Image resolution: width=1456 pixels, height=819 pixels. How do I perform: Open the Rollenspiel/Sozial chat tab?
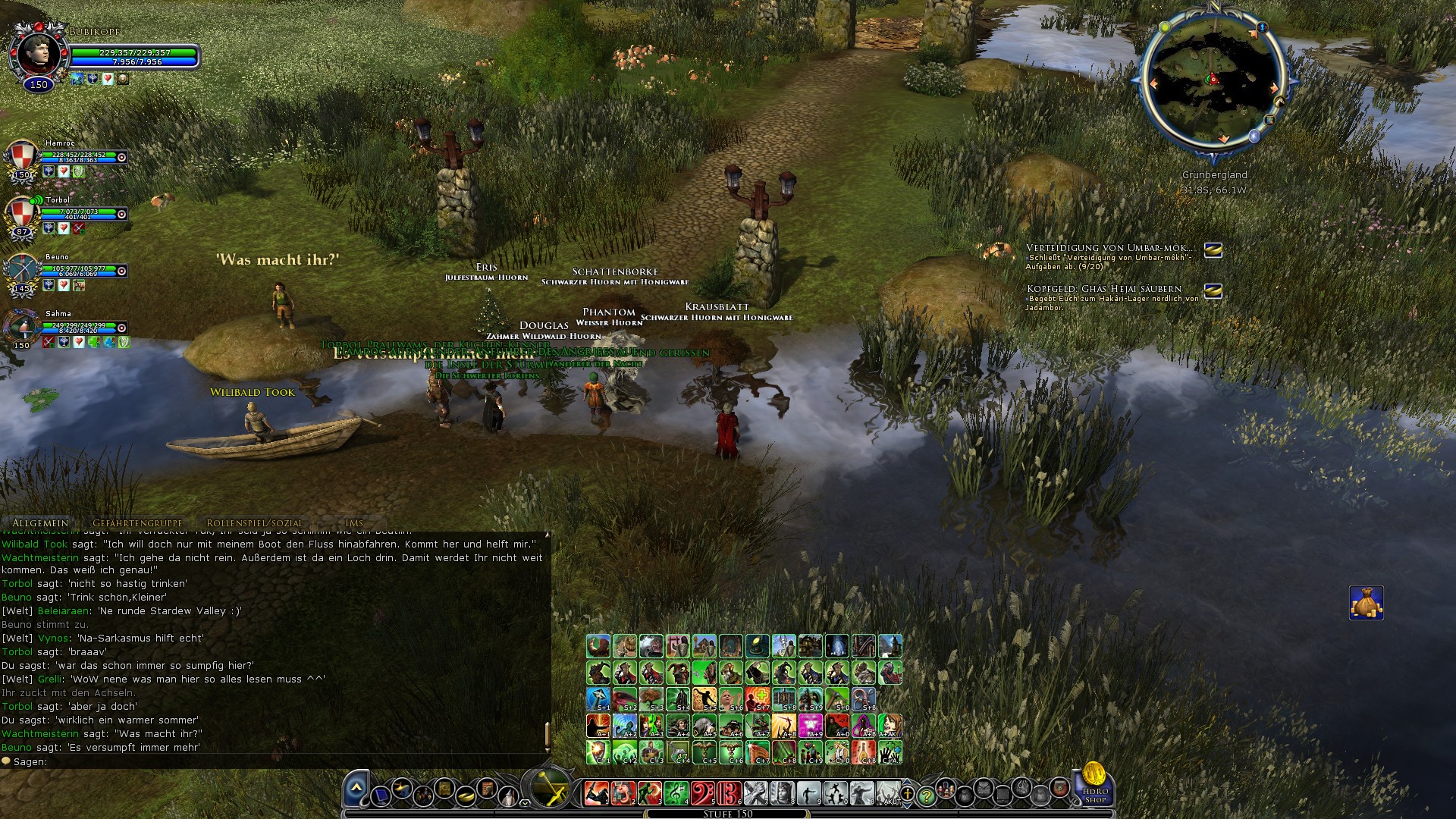tap(254, 522)
